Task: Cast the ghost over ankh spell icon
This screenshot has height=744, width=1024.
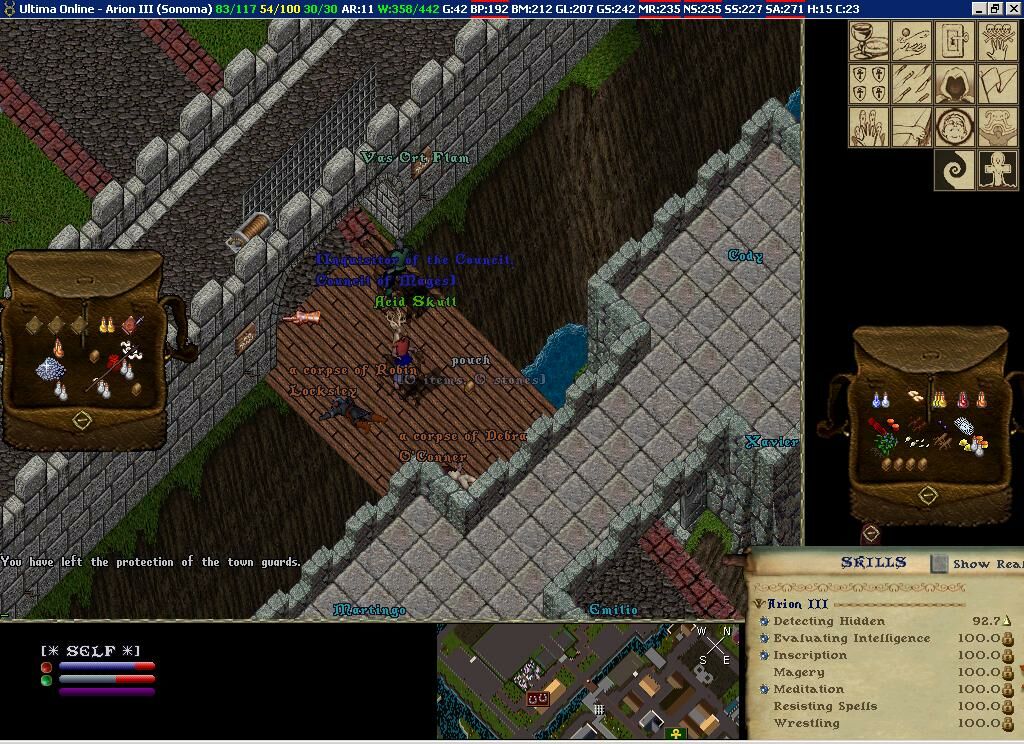Action: 998,170
